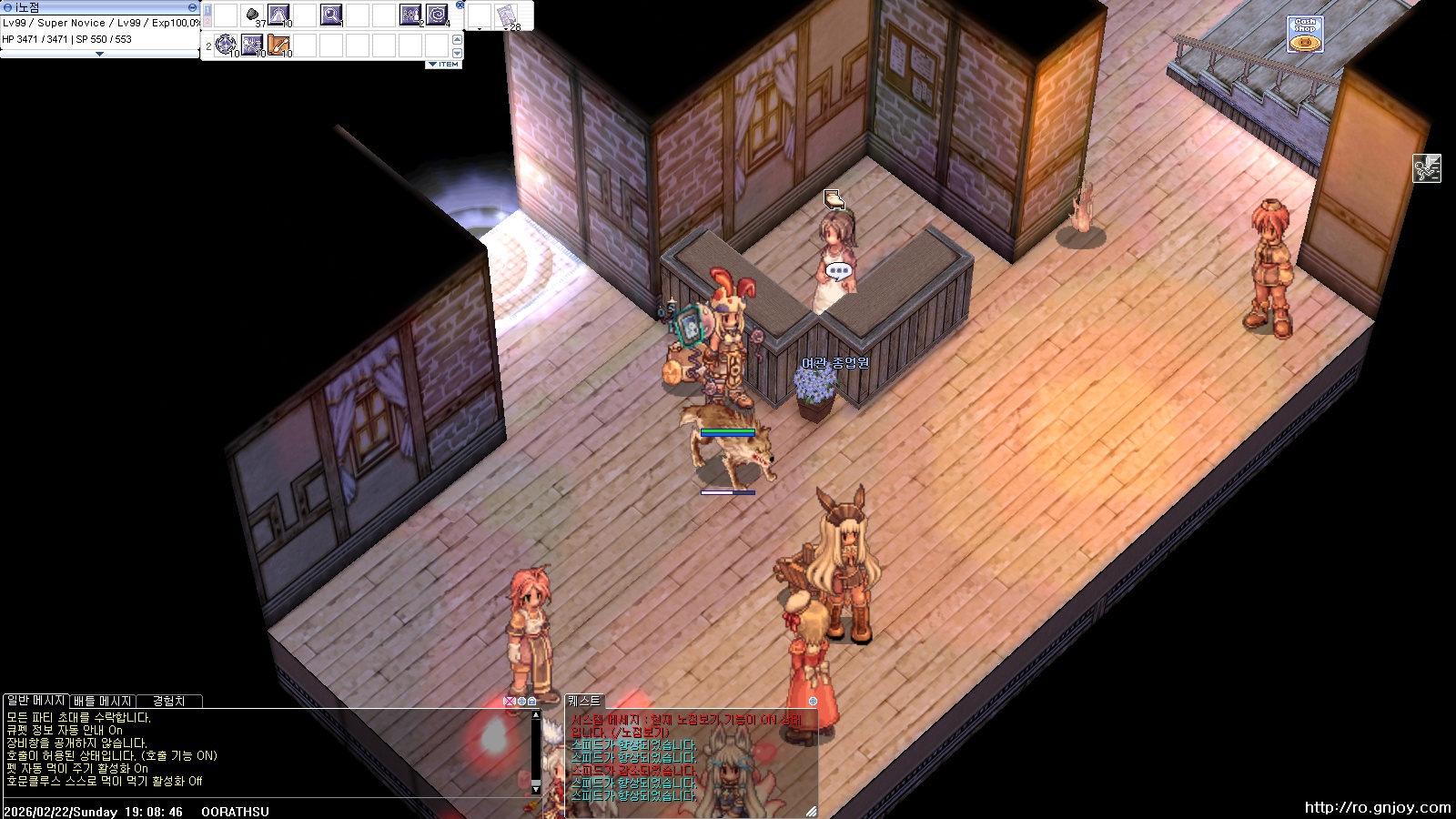Select the 퀘스트 message window tab
1456x819 pixels.
click(584, 701)
